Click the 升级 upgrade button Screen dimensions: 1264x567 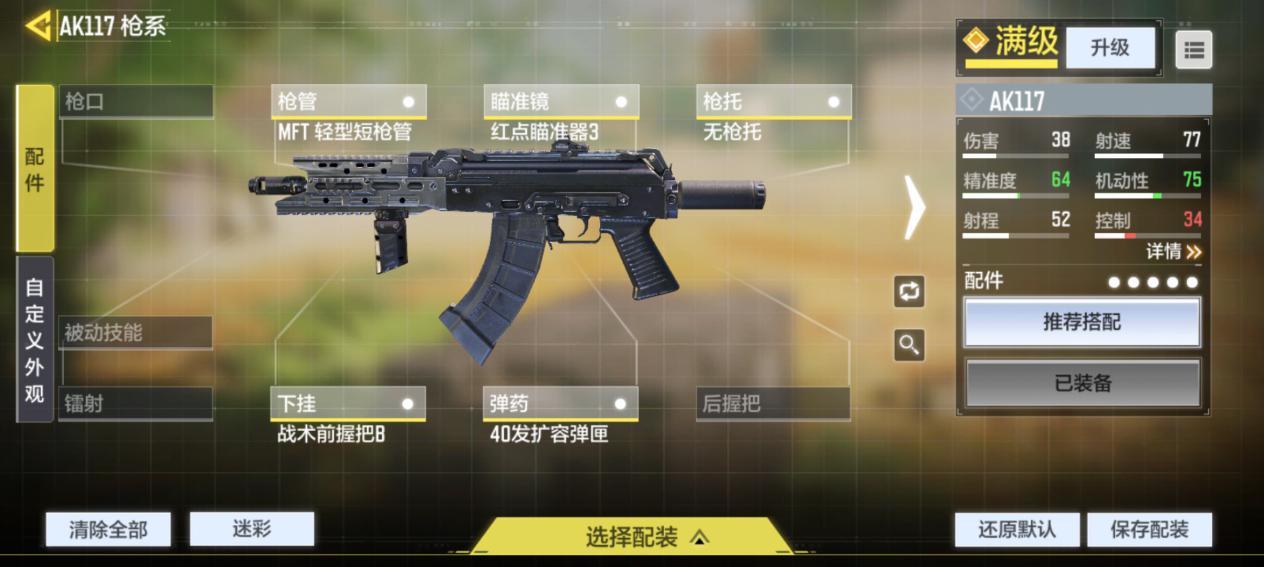pyautogui.click(x=1110, y=48)
